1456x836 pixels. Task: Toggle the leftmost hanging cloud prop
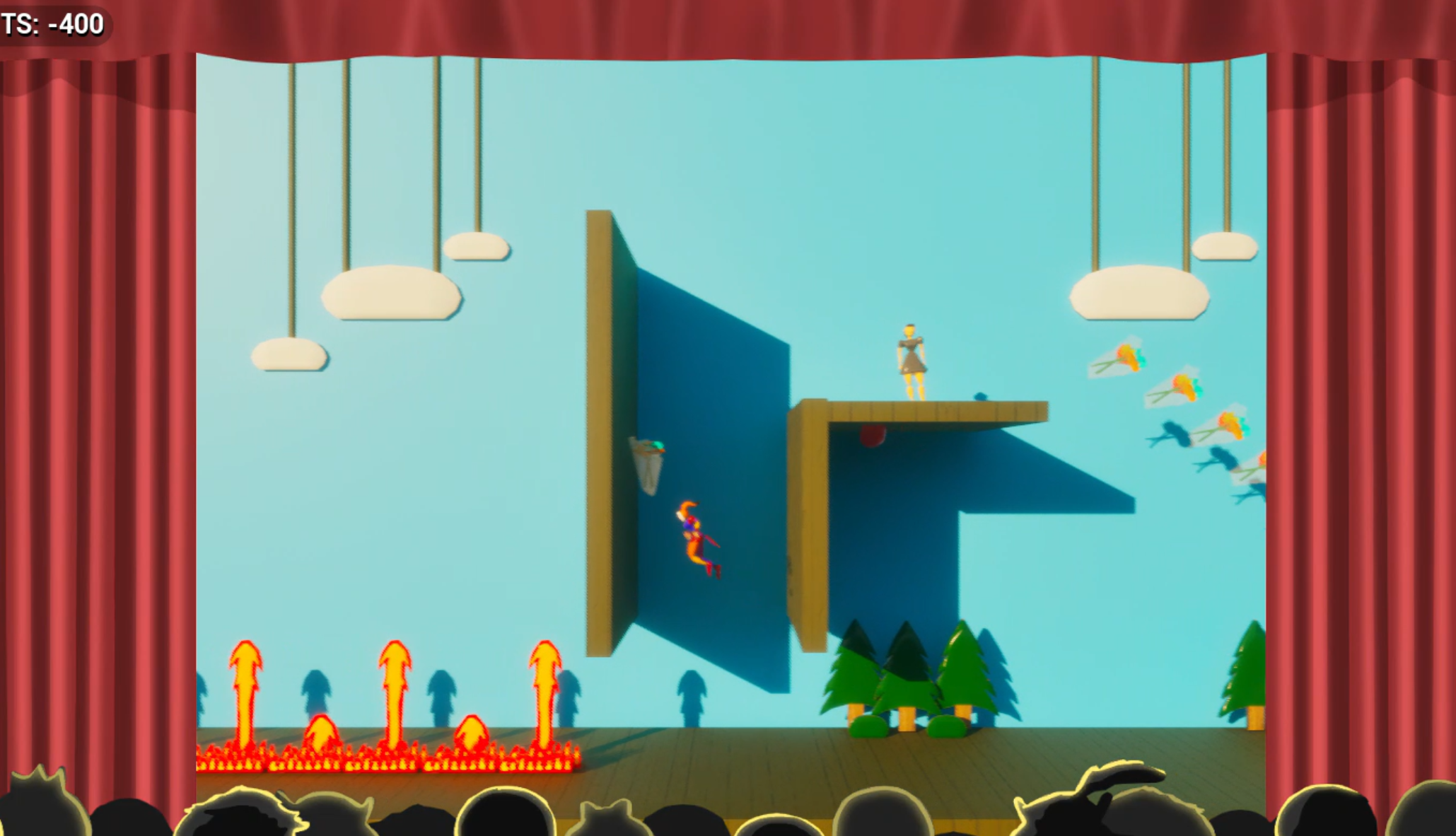click(x=289, y=352)
